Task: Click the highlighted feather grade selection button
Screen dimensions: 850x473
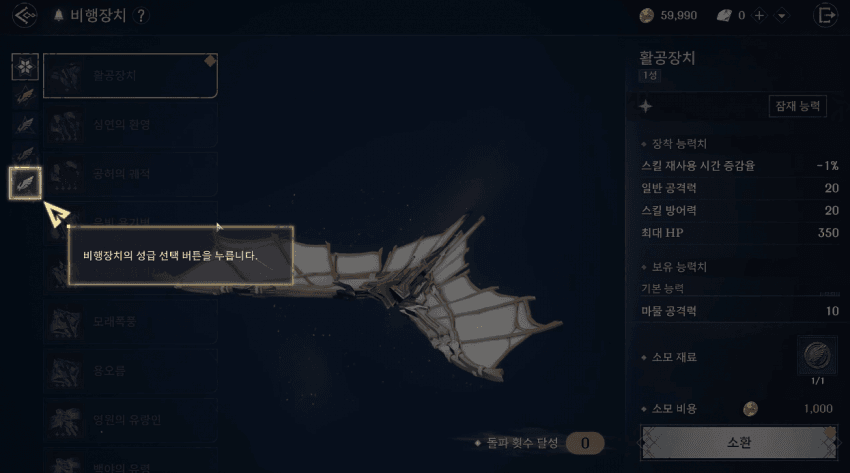Action: (25, 183)
